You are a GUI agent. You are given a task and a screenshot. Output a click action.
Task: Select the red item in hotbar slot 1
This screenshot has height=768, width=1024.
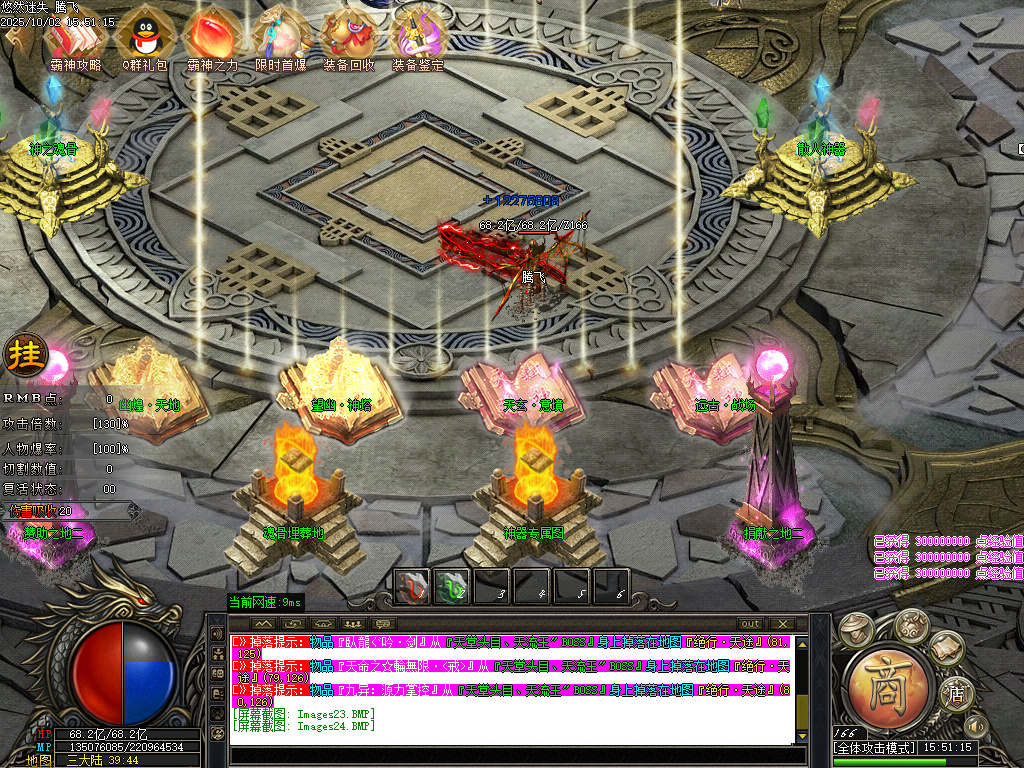click(412, 586)
